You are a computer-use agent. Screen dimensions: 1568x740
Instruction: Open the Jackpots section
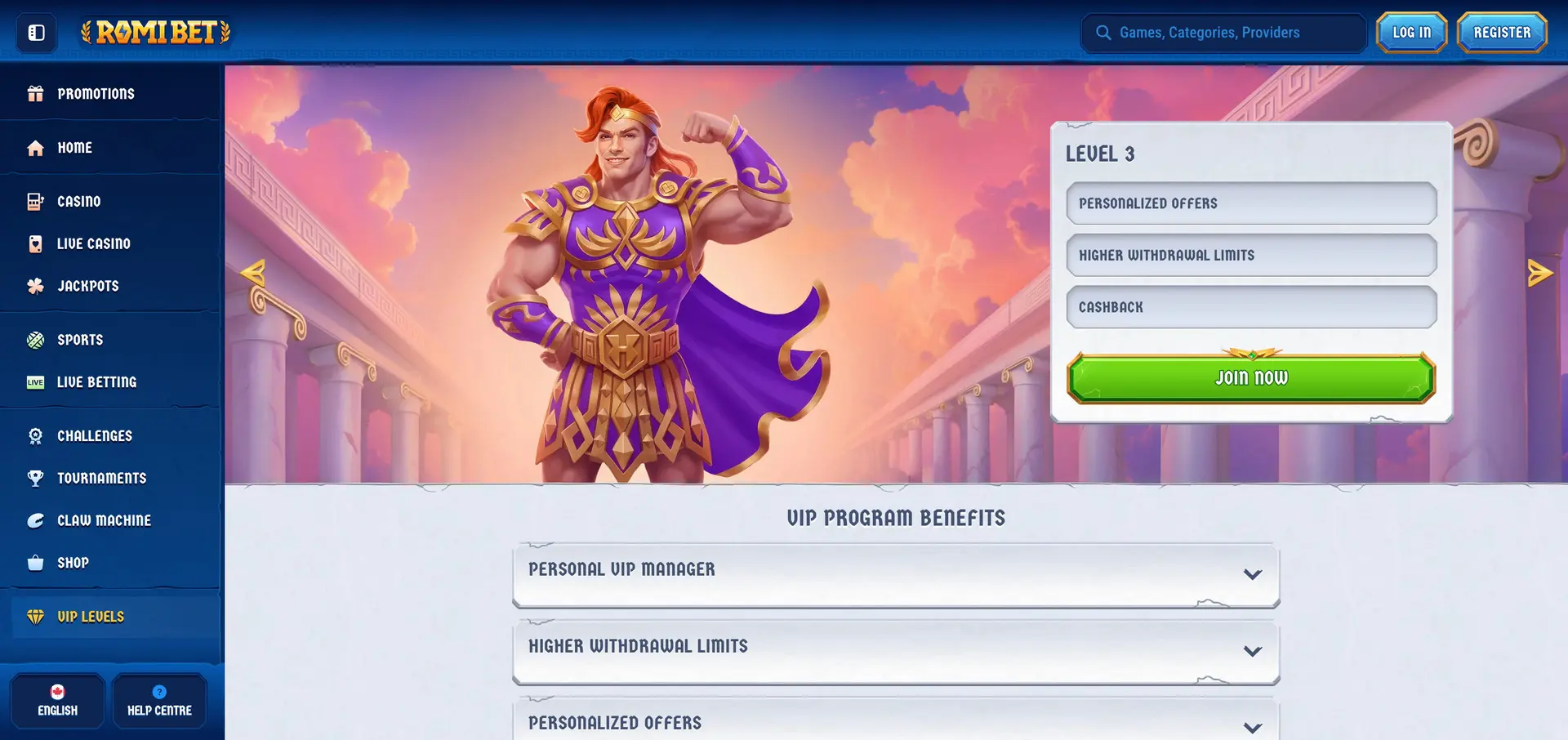pyautogui.click(x=87, y=287)
